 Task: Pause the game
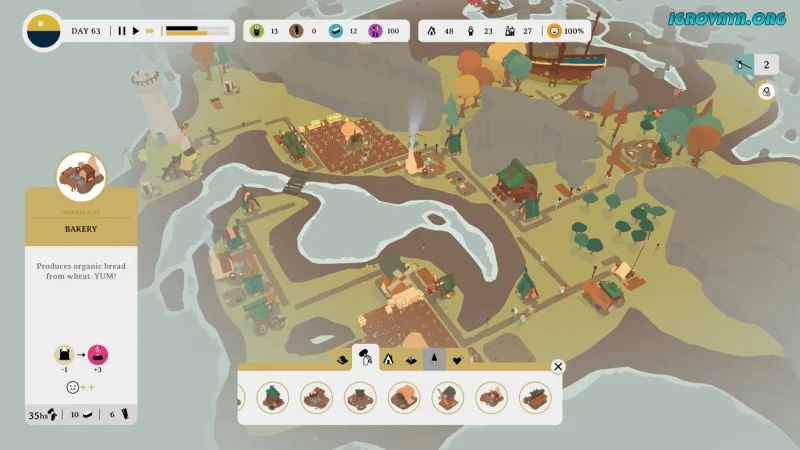[122, 31]
